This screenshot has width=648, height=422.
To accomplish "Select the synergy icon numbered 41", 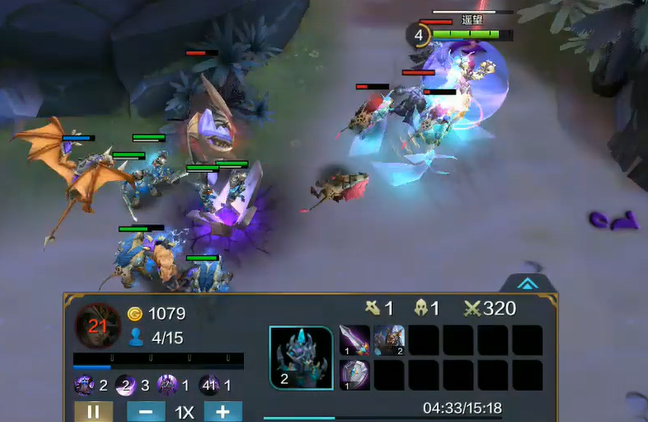I will [x=210, y=385].
